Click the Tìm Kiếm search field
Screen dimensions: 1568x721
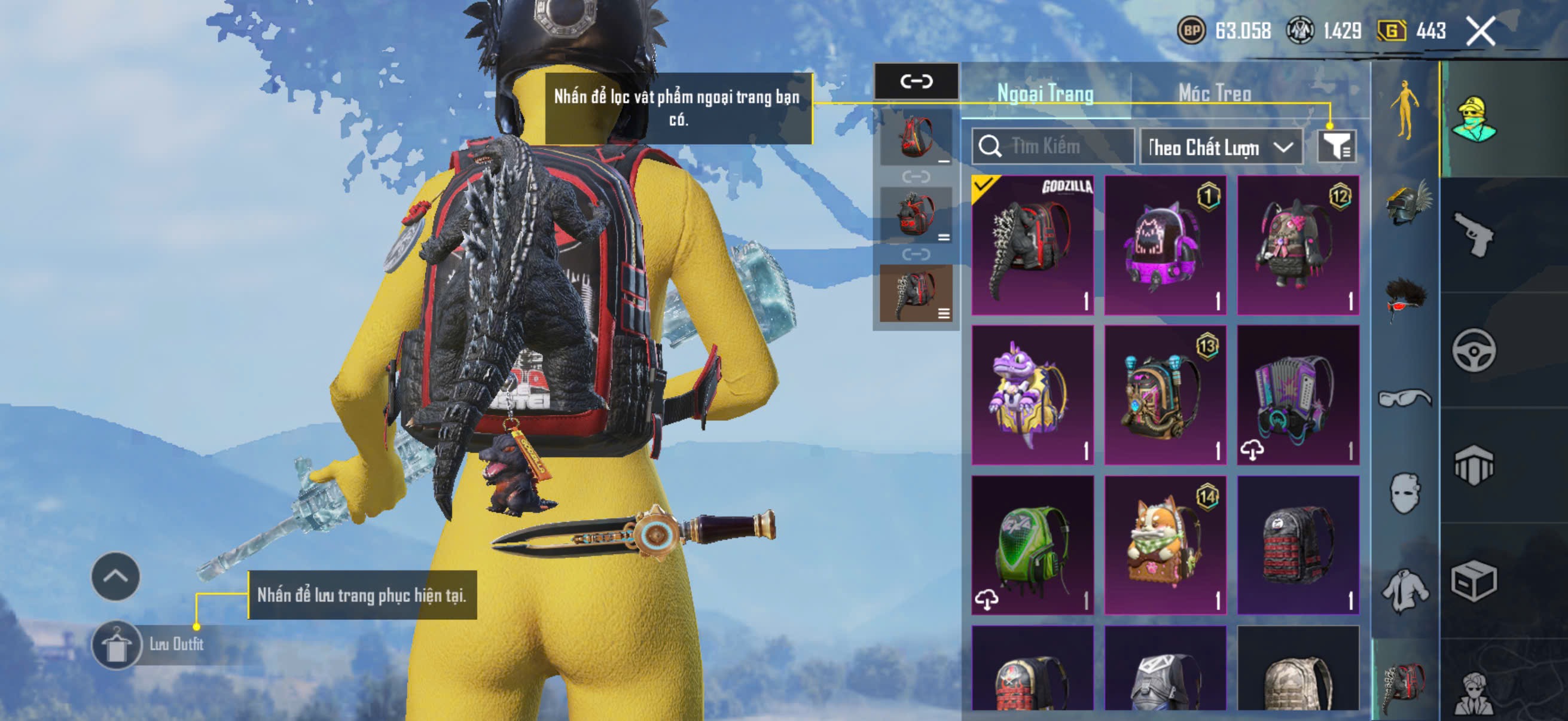1054,146
